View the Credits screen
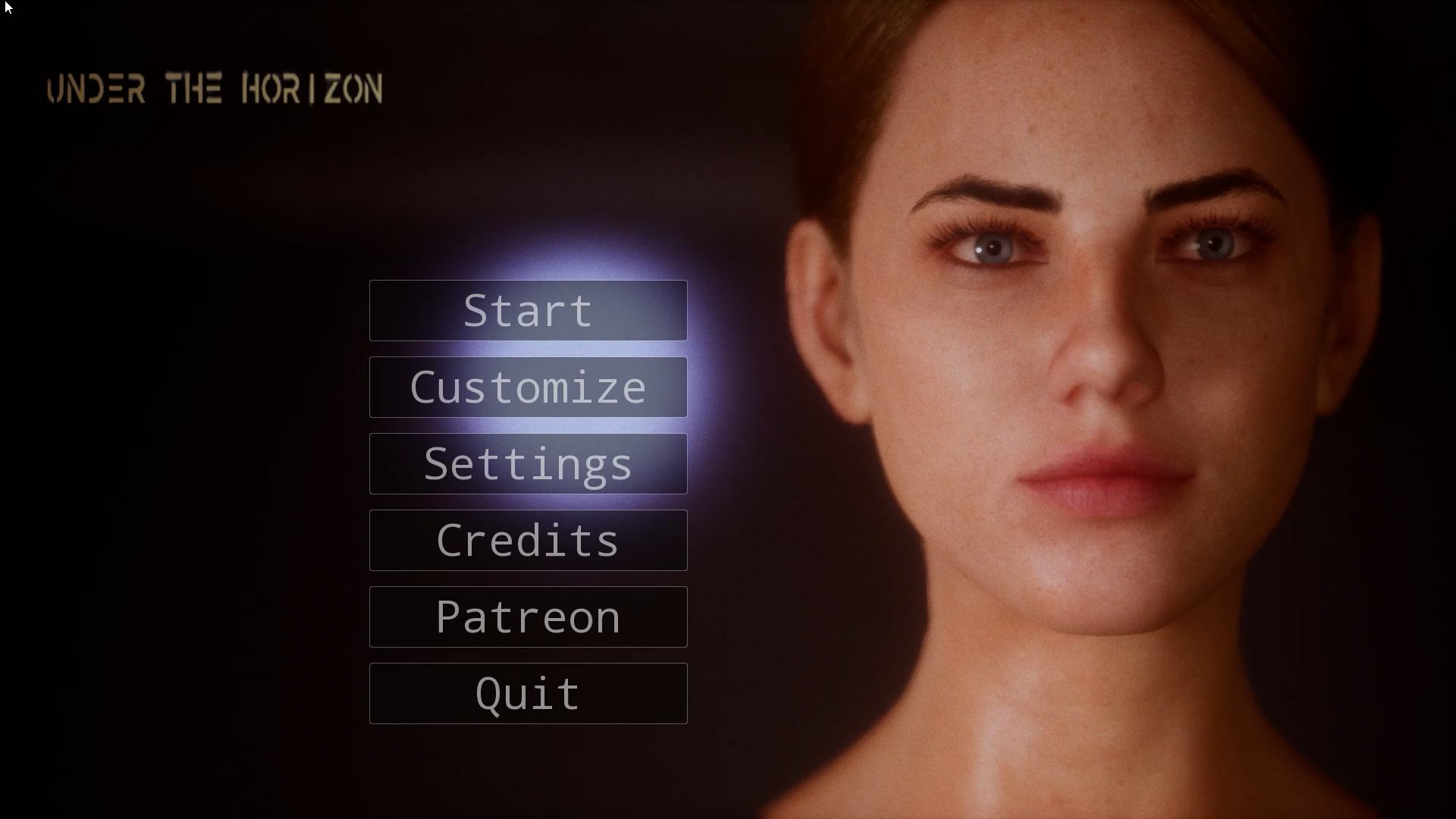 [x=528, y=541]
